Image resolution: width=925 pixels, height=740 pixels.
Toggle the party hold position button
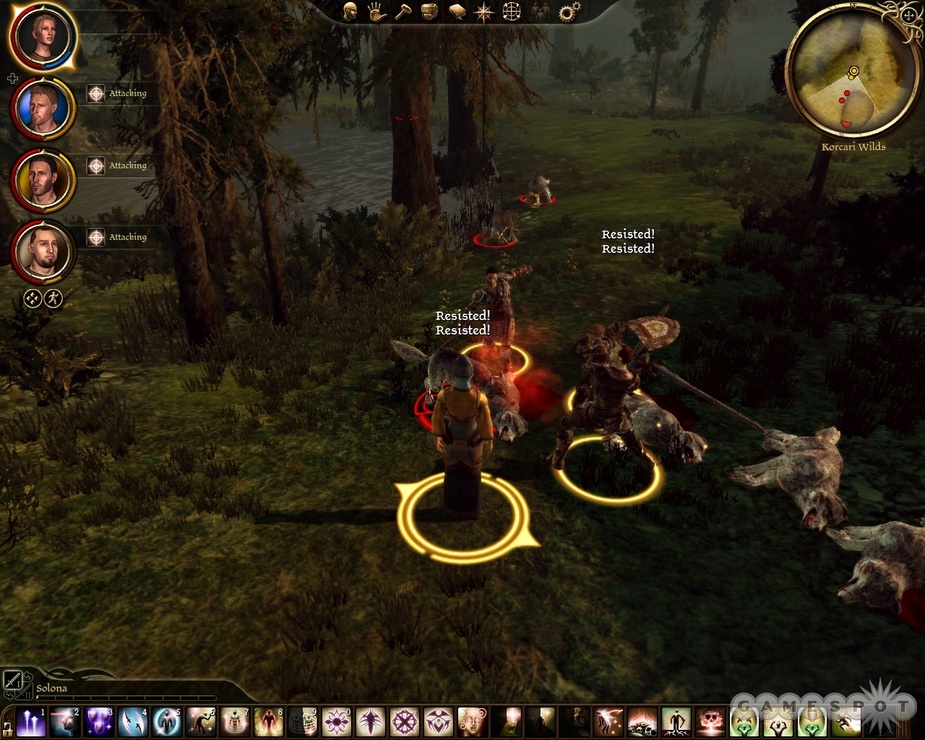point(54,298)
